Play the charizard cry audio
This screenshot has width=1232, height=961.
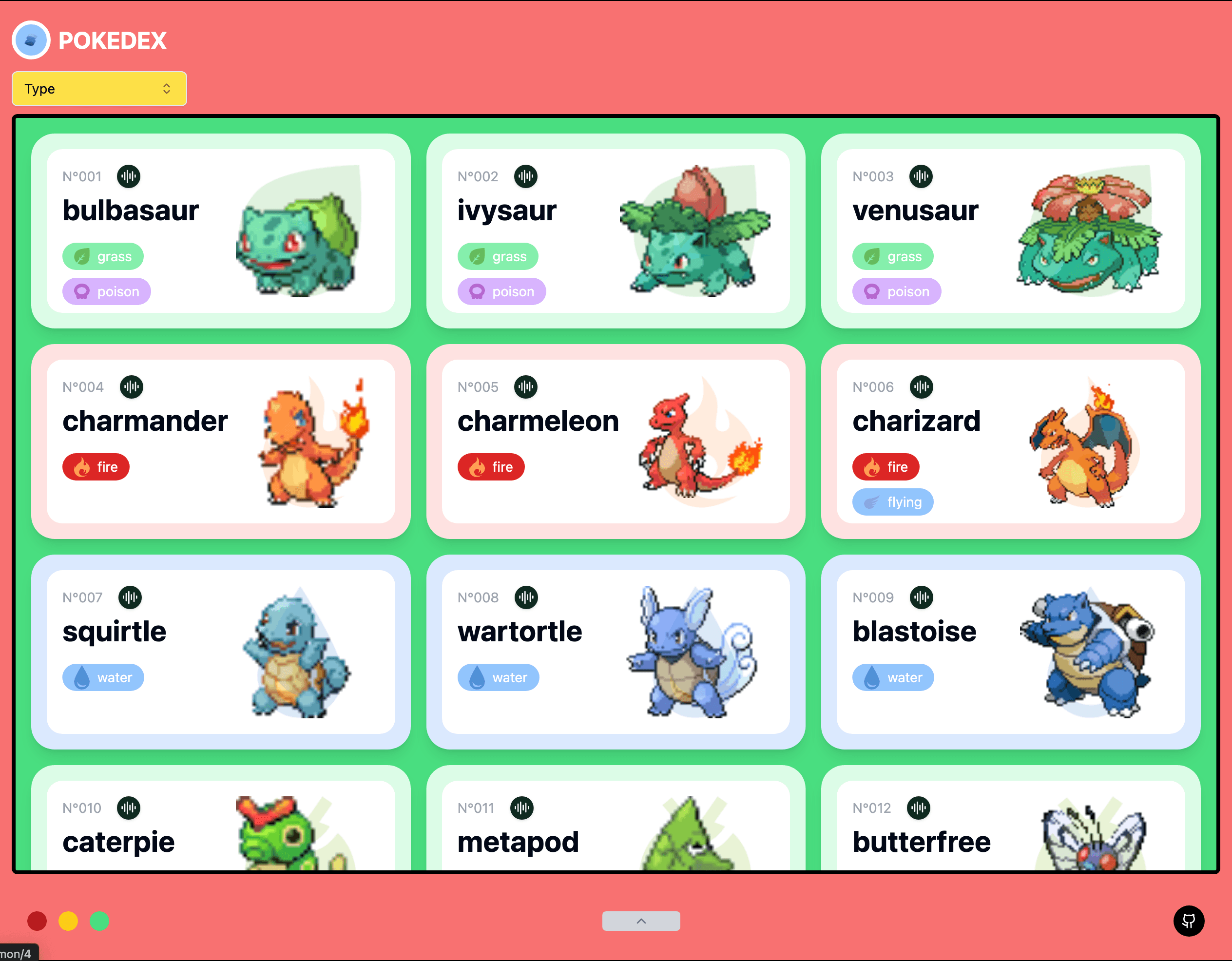pyautogui.click(x=921, y=387)
